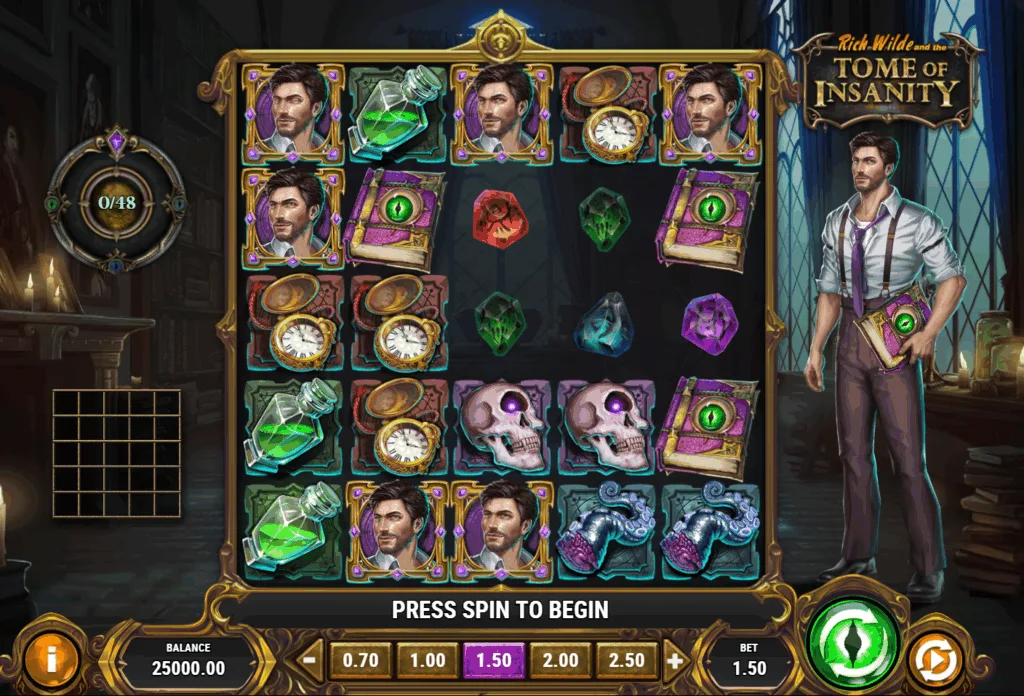This screenshot has width=1024, height=696.
Task: Decrease the bet with the minus button
Action: tap(311, 661)
